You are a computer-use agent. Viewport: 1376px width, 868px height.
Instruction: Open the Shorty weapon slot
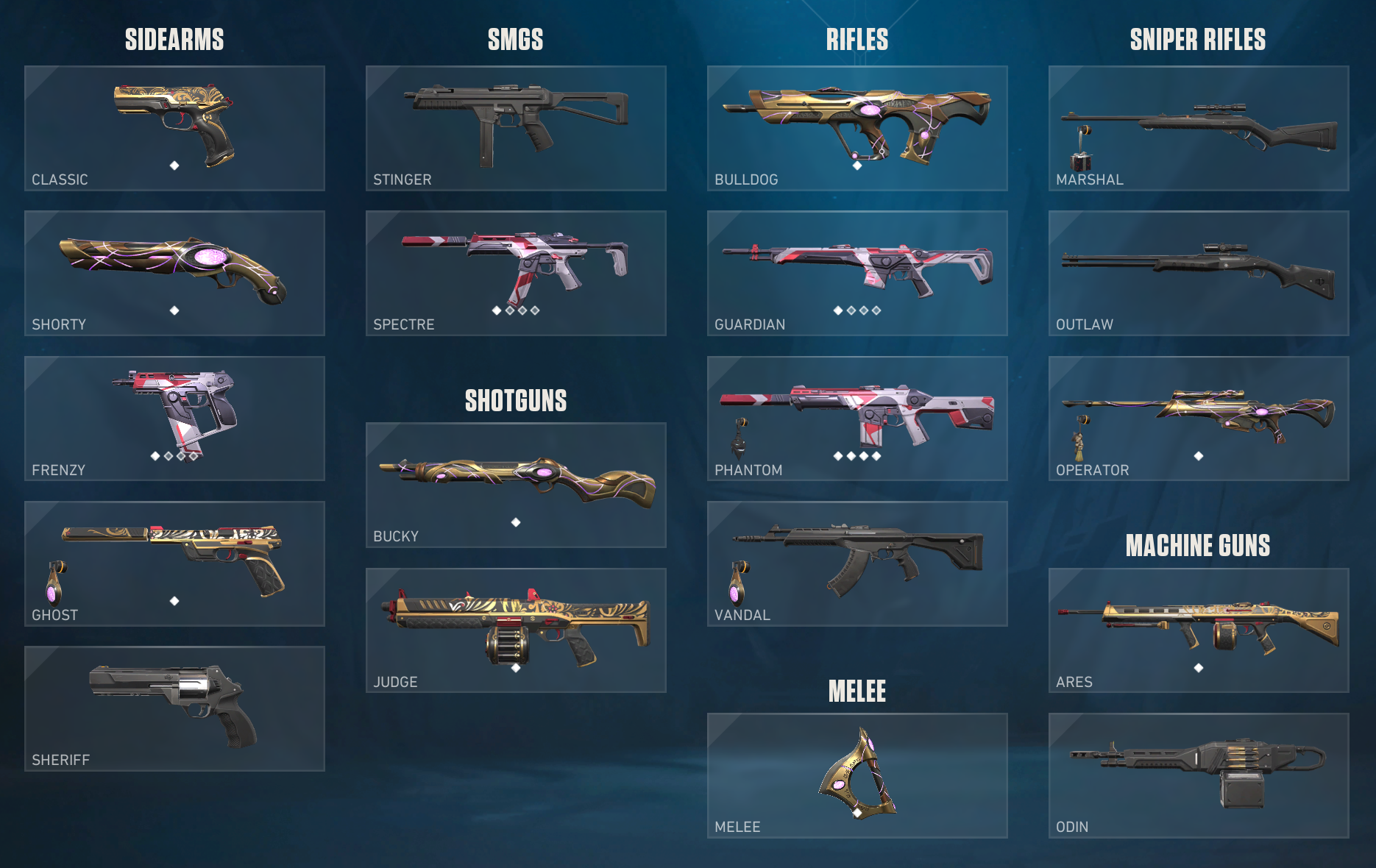[x=174, y=273]
